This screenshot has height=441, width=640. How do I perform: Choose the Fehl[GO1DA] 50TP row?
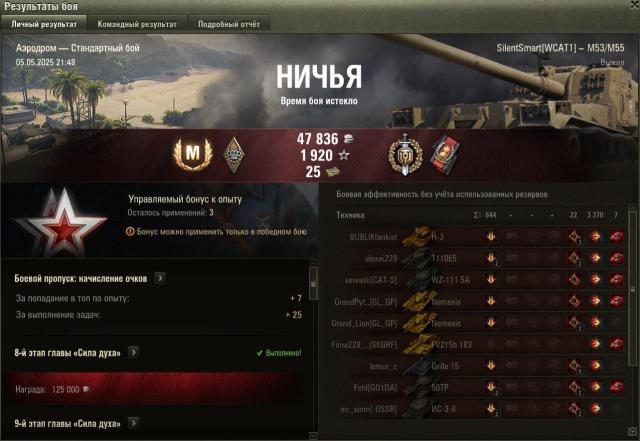[480, 388]
